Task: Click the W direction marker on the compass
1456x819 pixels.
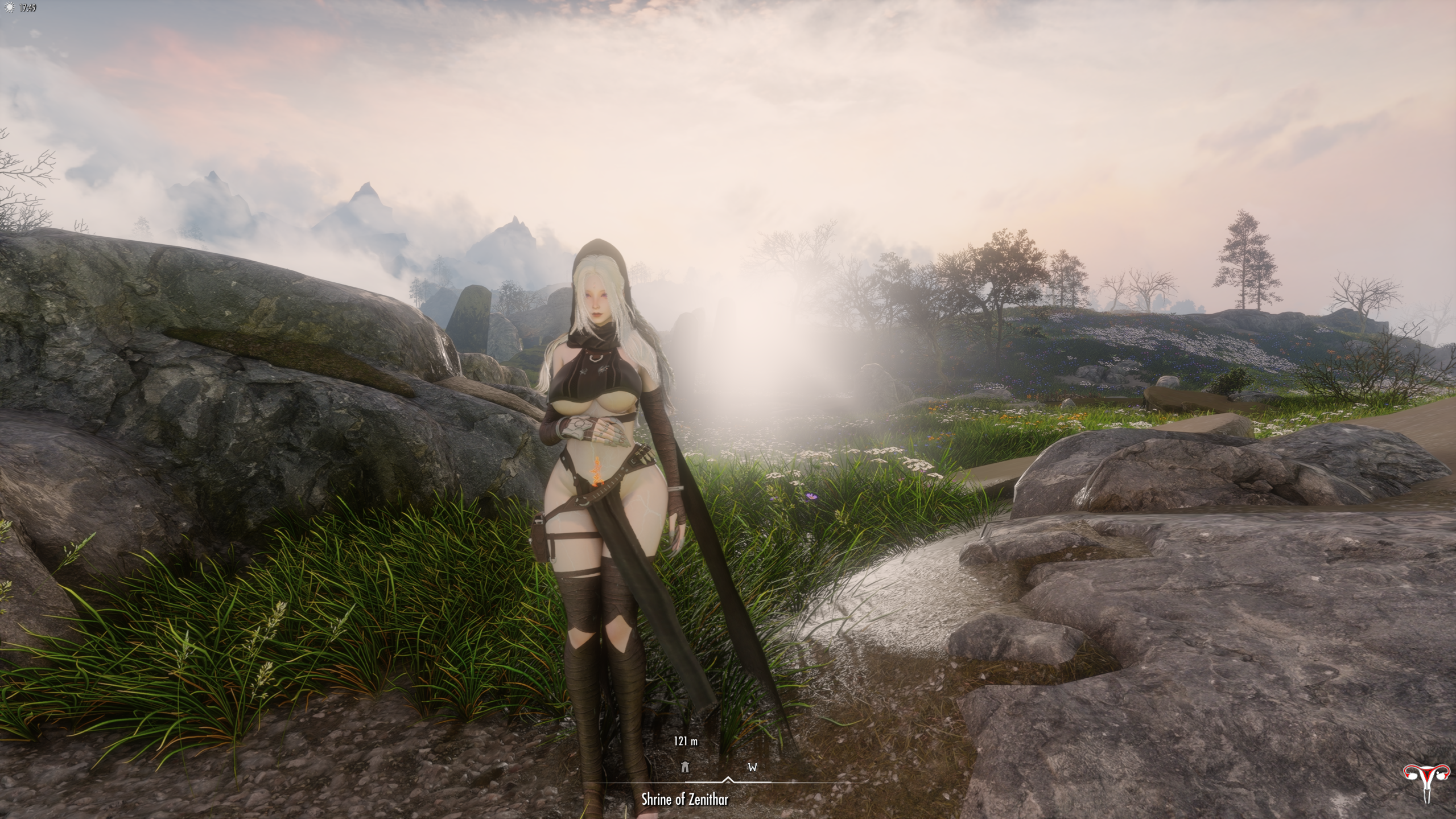Action: (x=752, y=767)
